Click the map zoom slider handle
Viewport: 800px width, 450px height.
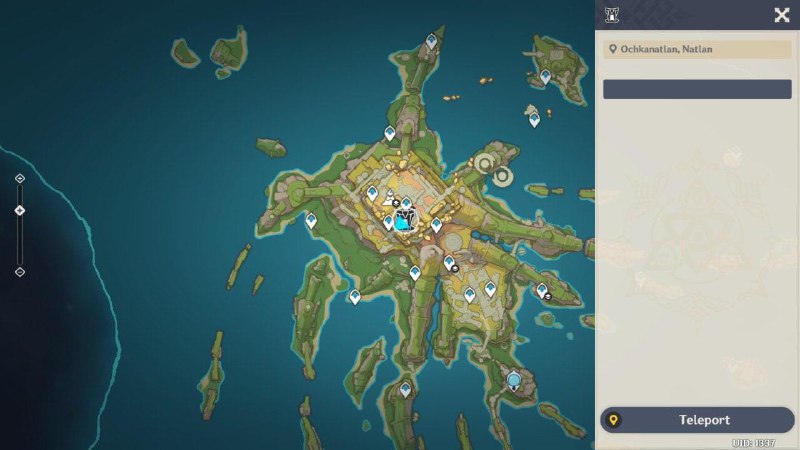click(x=20, y=210)
